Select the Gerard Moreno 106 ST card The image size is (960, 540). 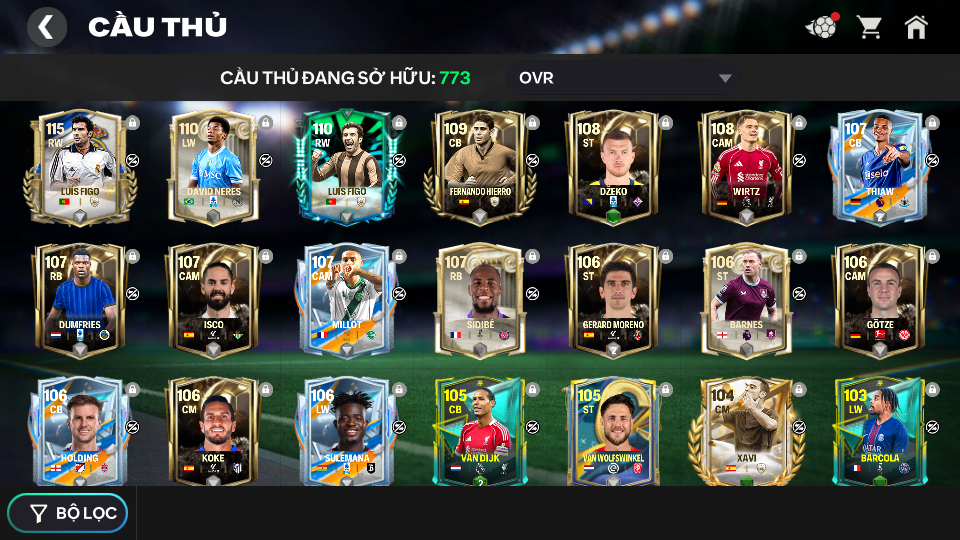pyautogui.click(x=612, y=299)
